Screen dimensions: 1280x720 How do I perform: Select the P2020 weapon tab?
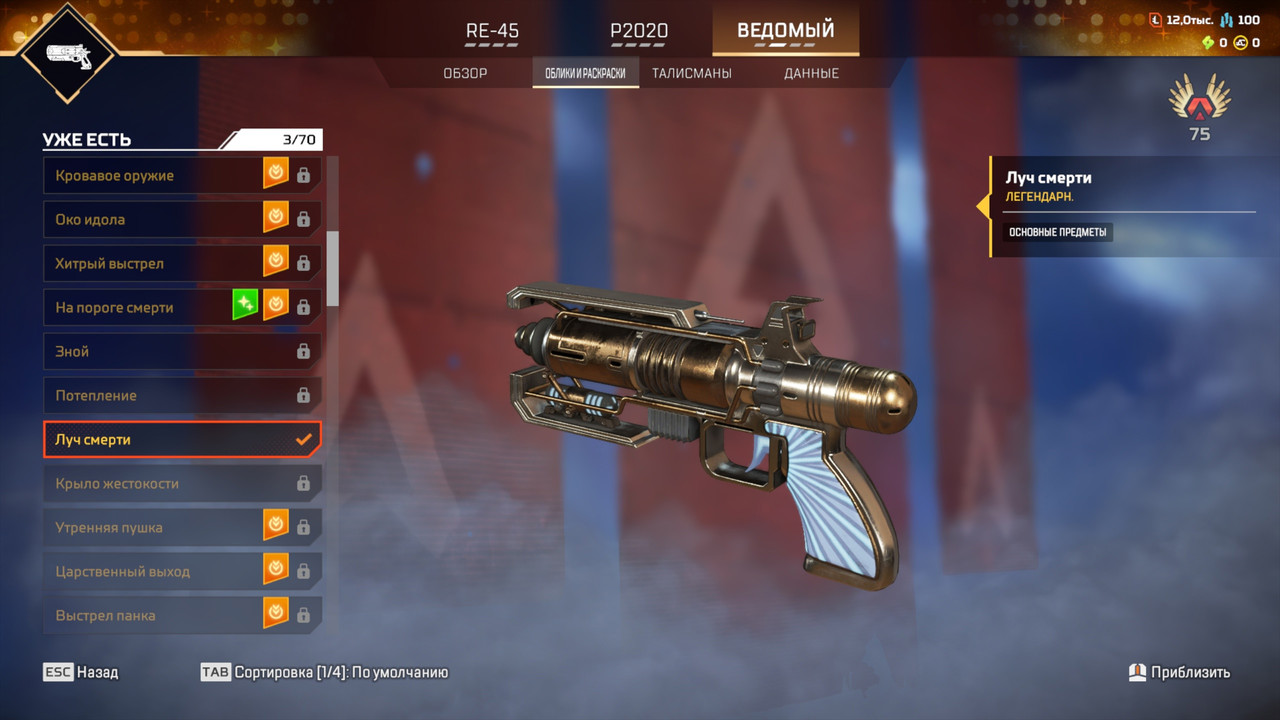click(639, 31)
